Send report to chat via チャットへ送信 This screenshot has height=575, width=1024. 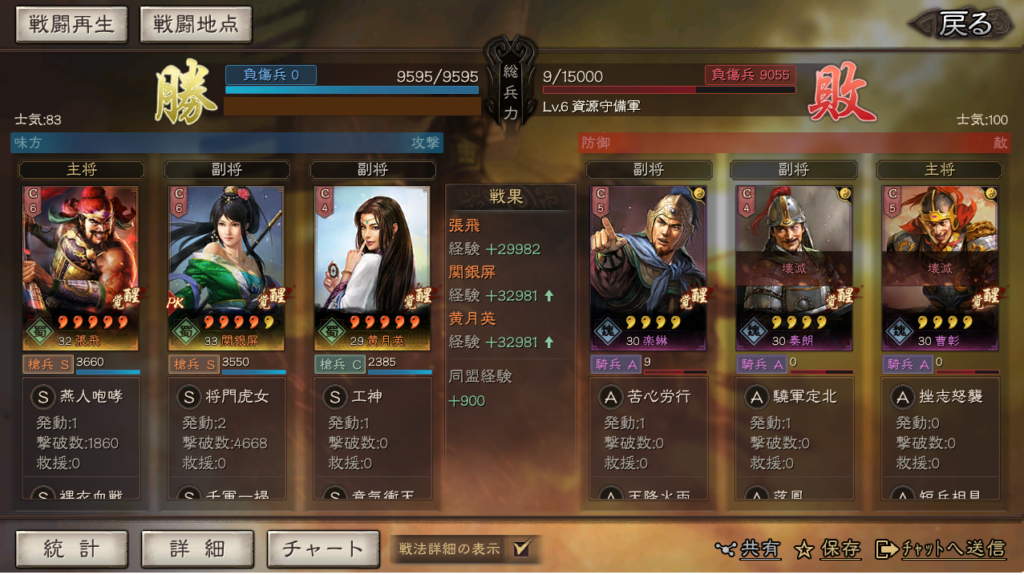pyautogui.click(x=941, y=548)
